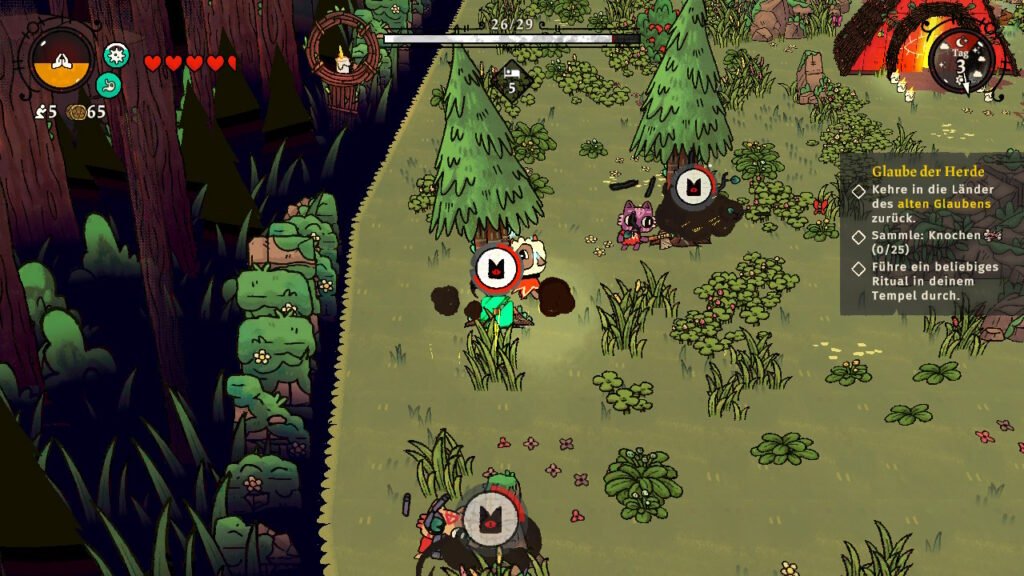Image resolution: width=1024 pixels, height=576 pixels.
Task: Select the teal stomach hunger icon
Action: pos(109,85)
